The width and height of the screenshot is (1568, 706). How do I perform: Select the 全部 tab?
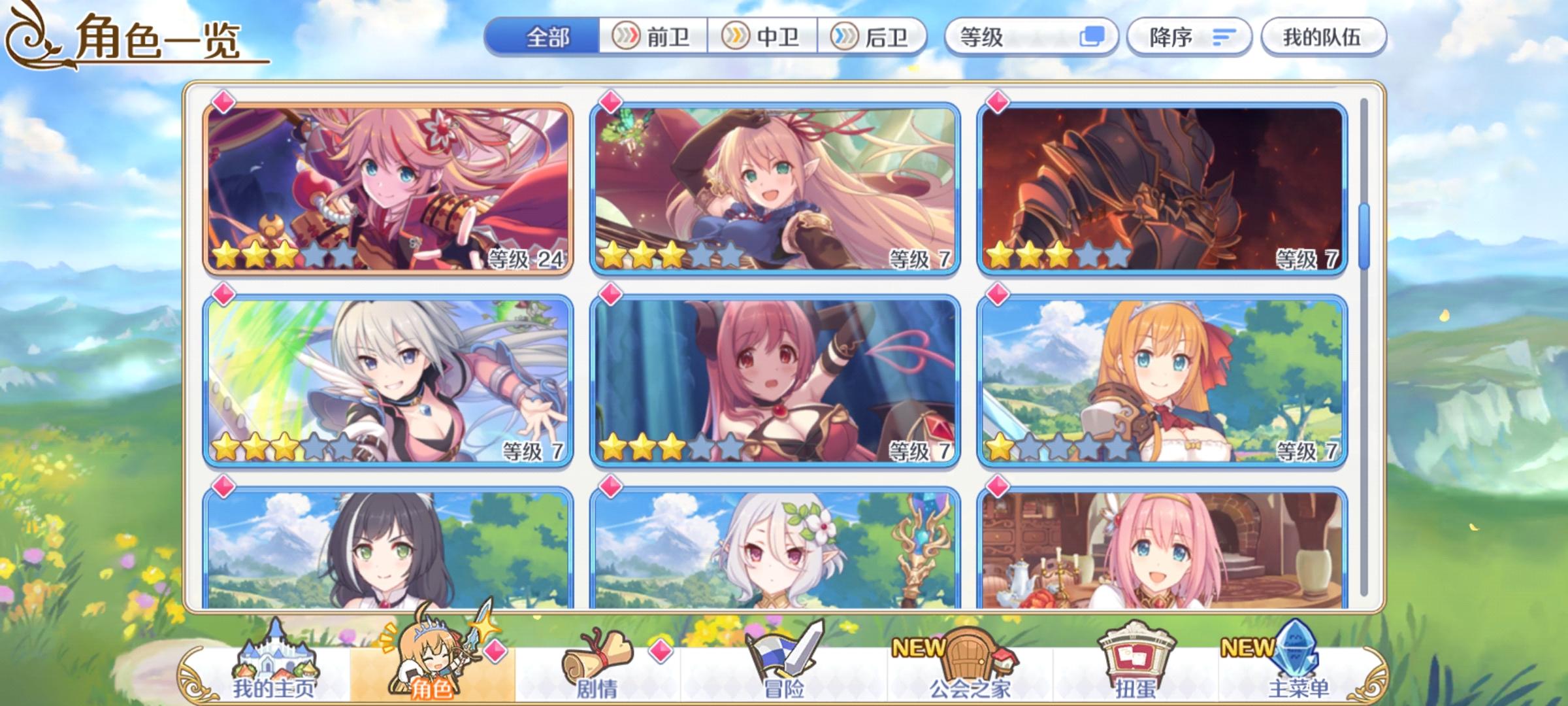pos(549,37)
